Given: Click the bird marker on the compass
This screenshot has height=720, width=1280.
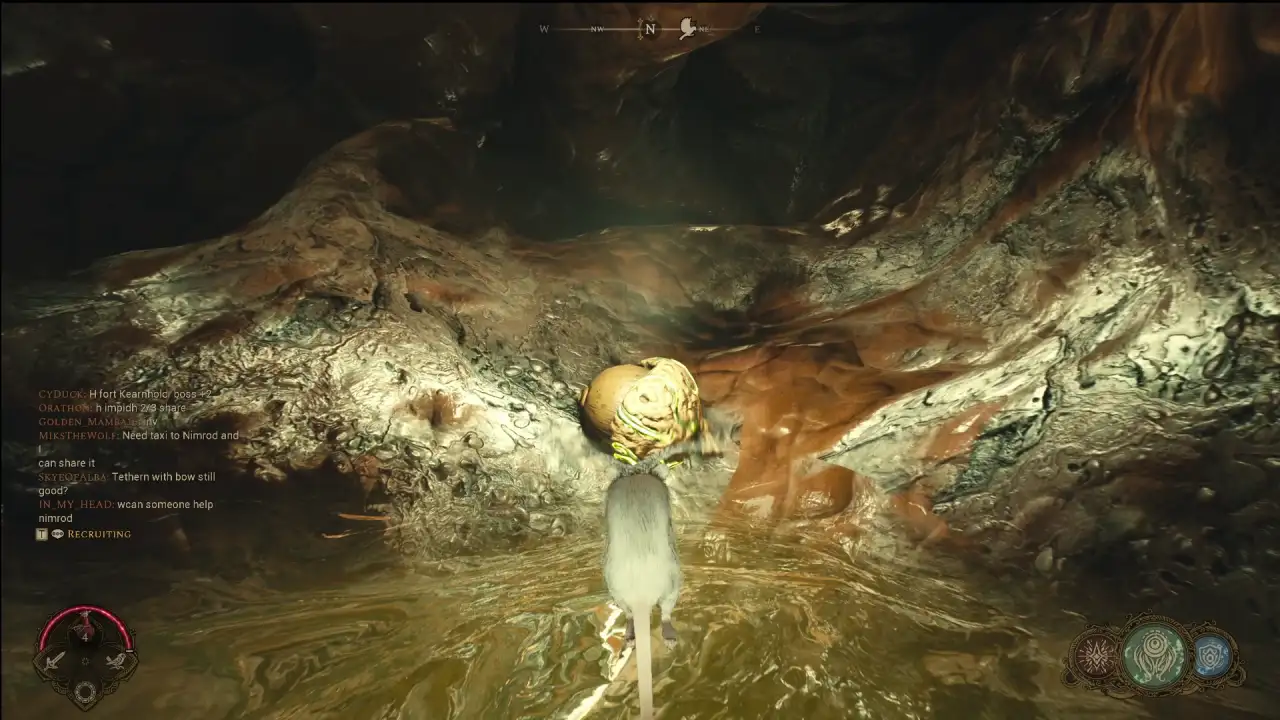Looking at the screenshot, I should tap(687, 29).
